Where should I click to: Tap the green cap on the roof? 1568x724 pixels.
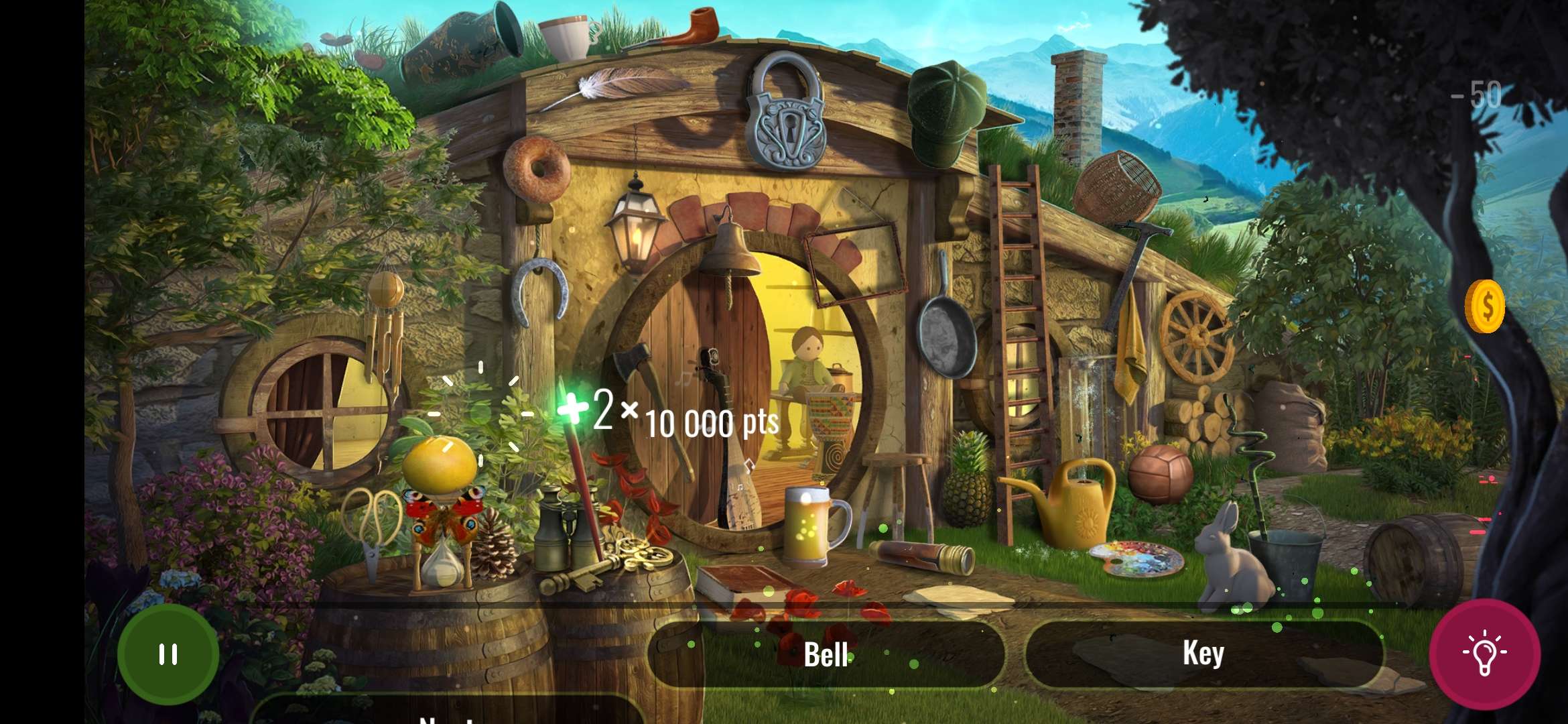(x=945, y=111)
